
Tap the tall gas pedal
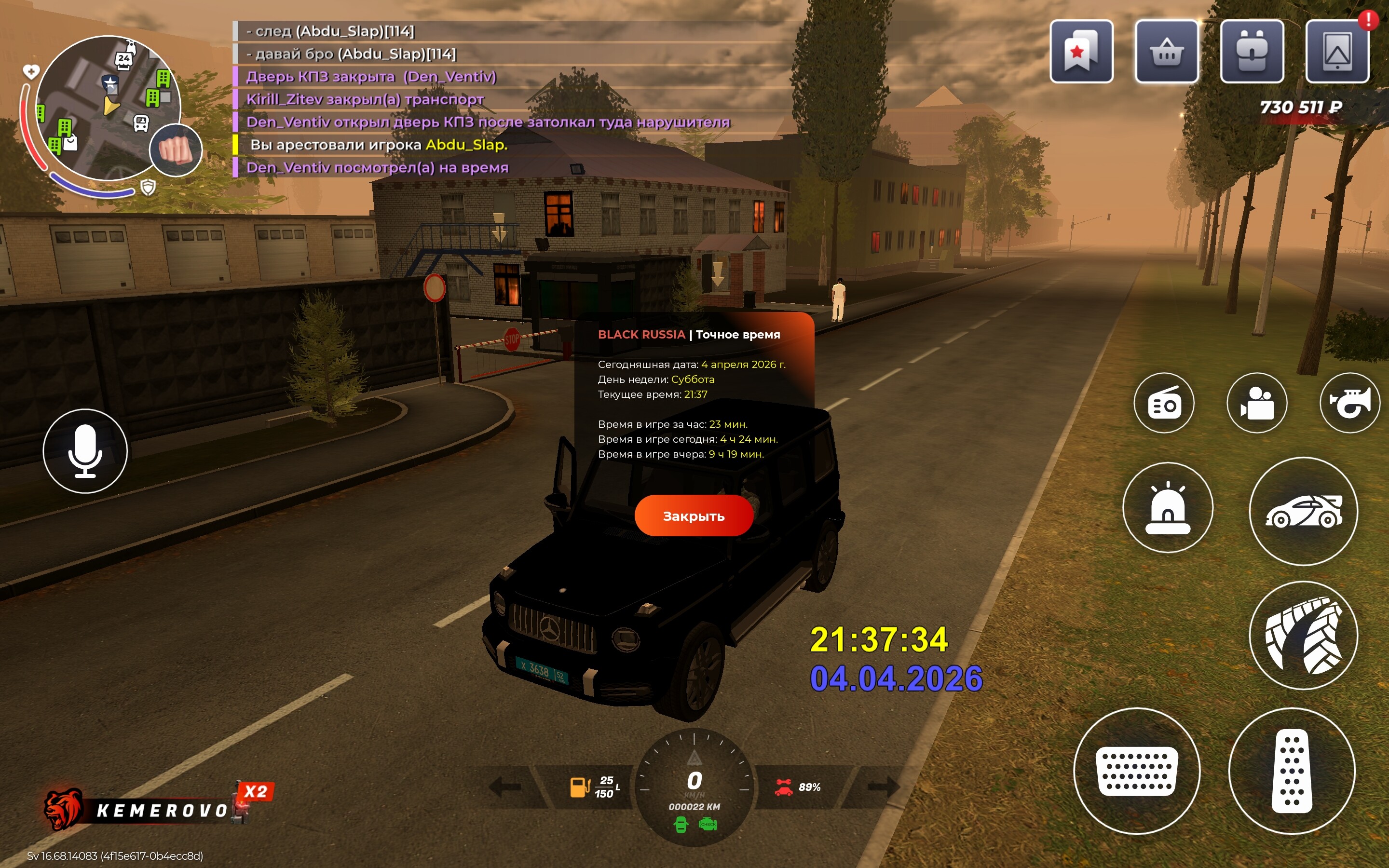[1292, 771]
